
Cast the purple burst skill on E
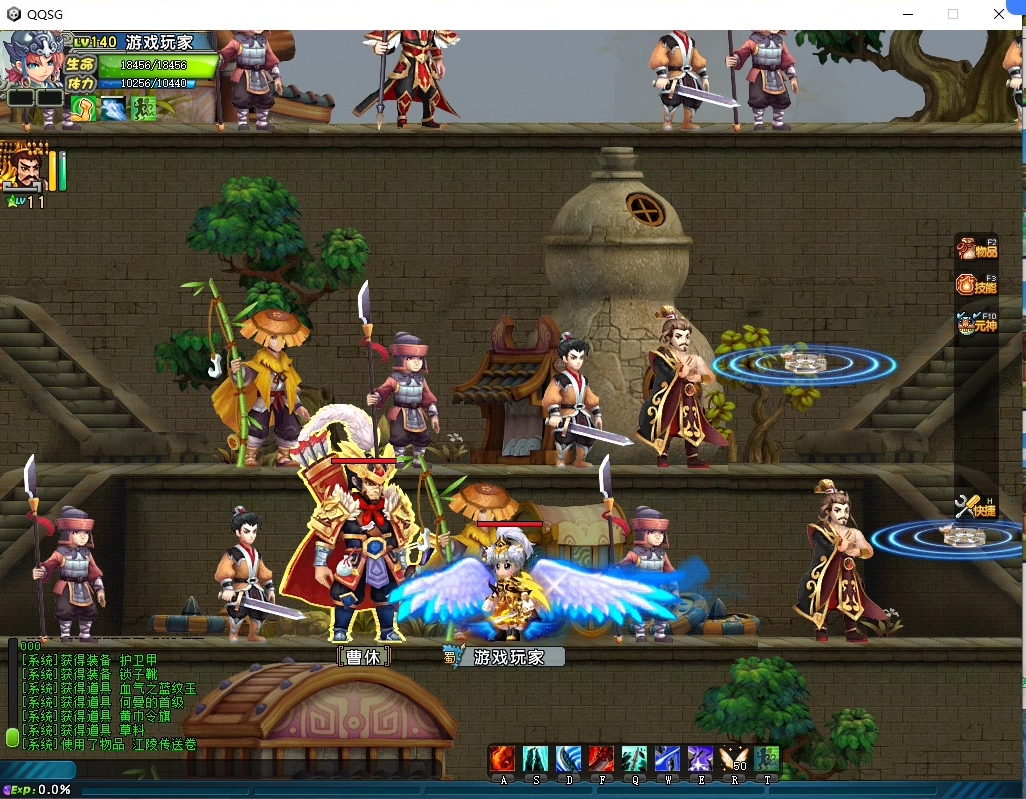pos(700,758)
